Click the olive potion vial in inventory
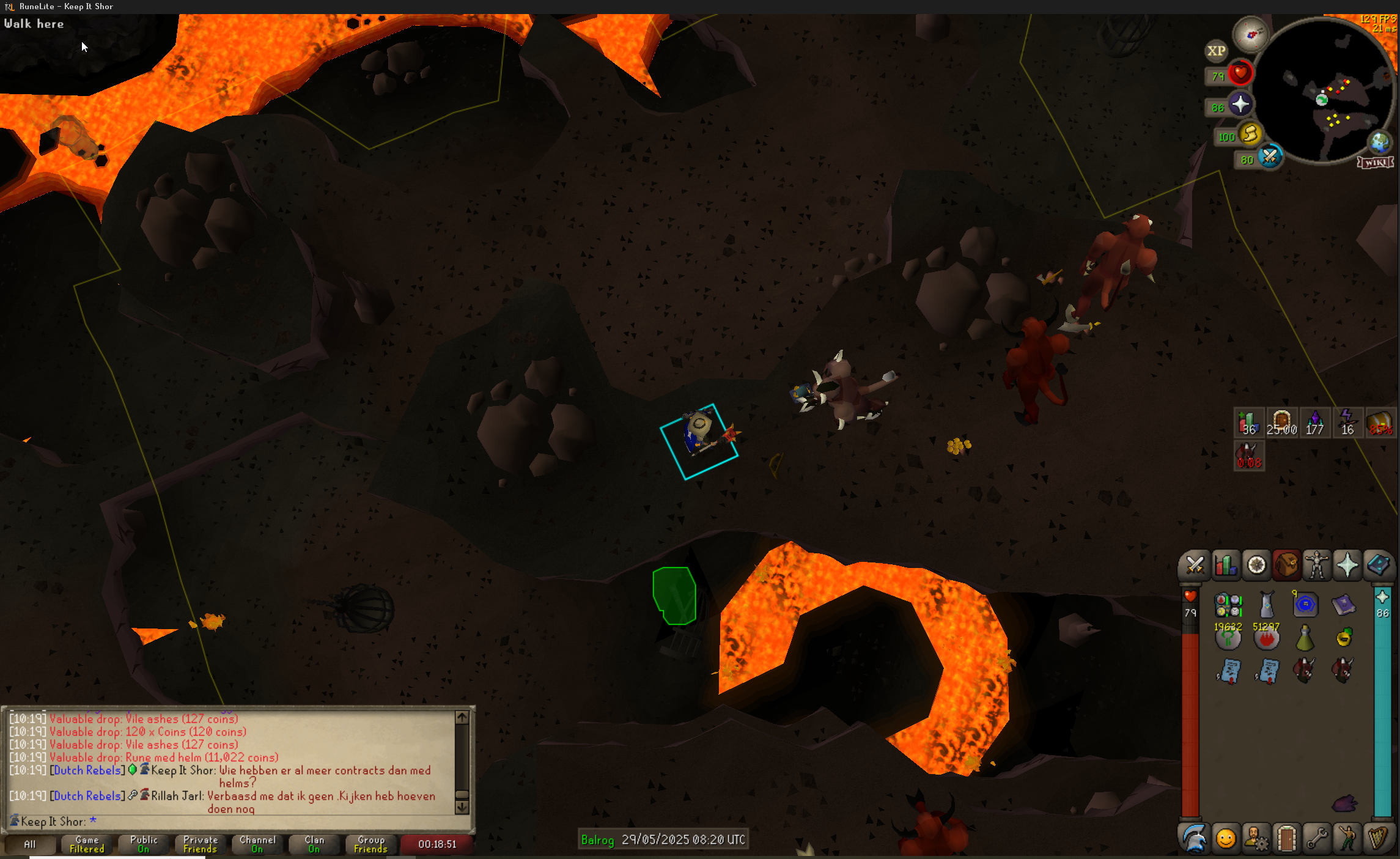Screen dimensions: 1400x859 click(1305, 638)
